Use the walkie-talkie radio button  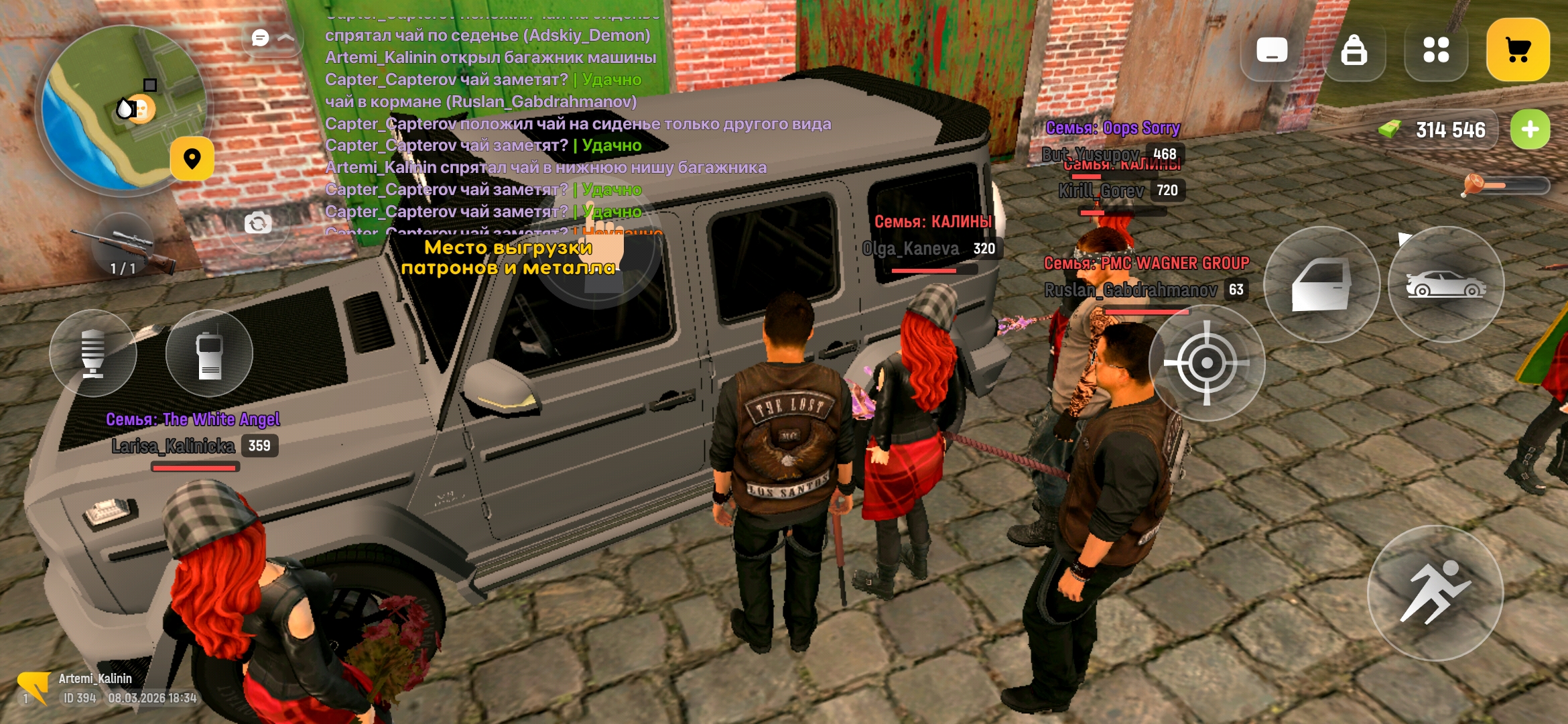209,353
